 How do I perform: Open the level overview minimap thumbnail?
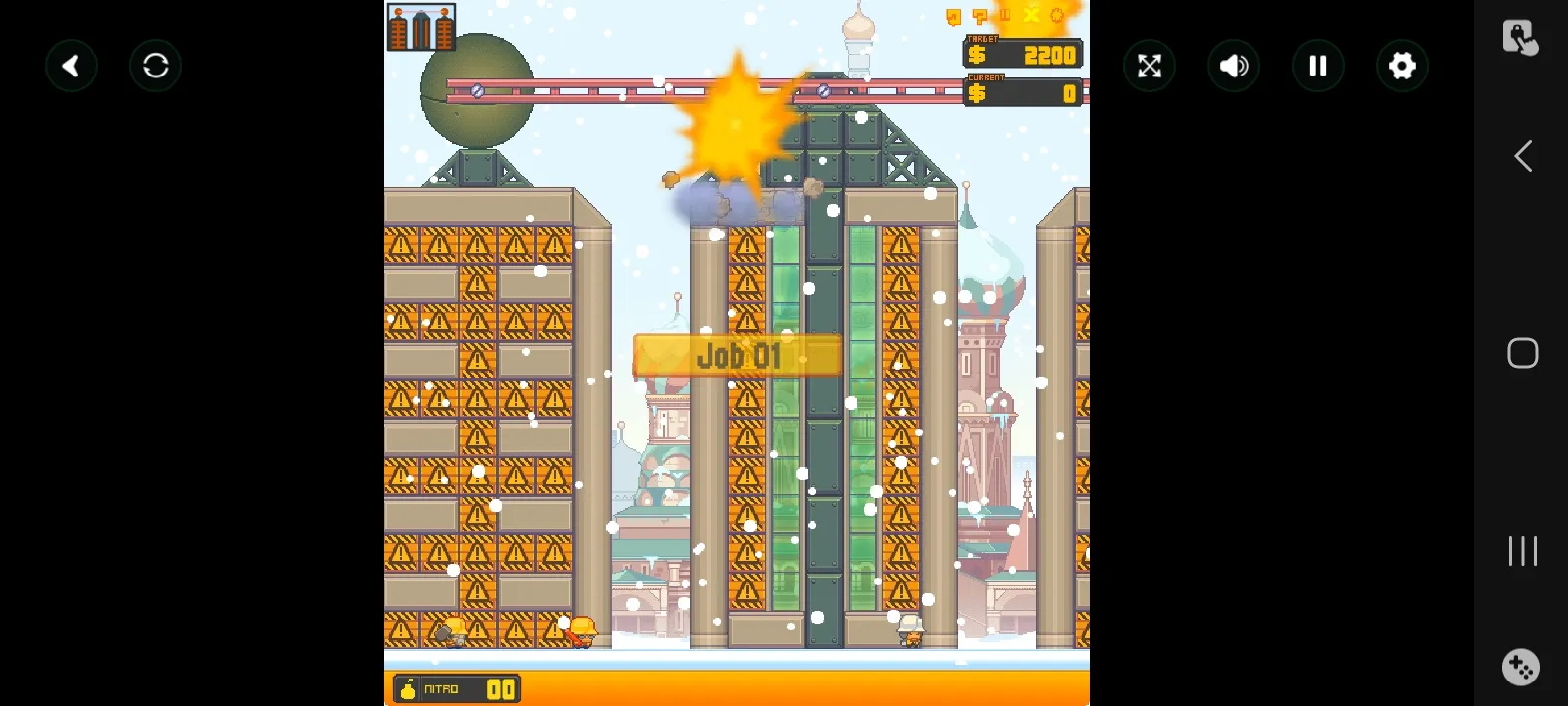(x=421, y=27)
